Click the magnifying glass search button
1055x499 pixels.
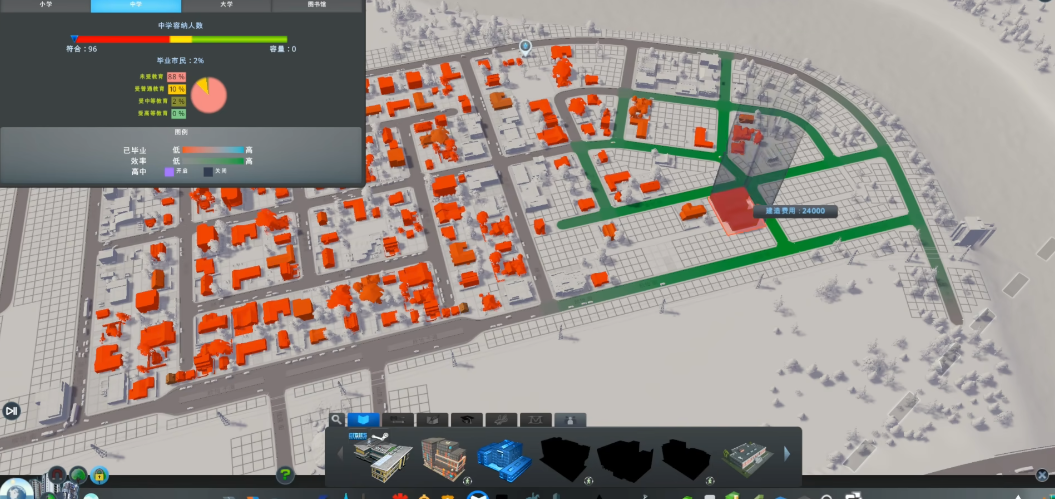pos(337,420)
